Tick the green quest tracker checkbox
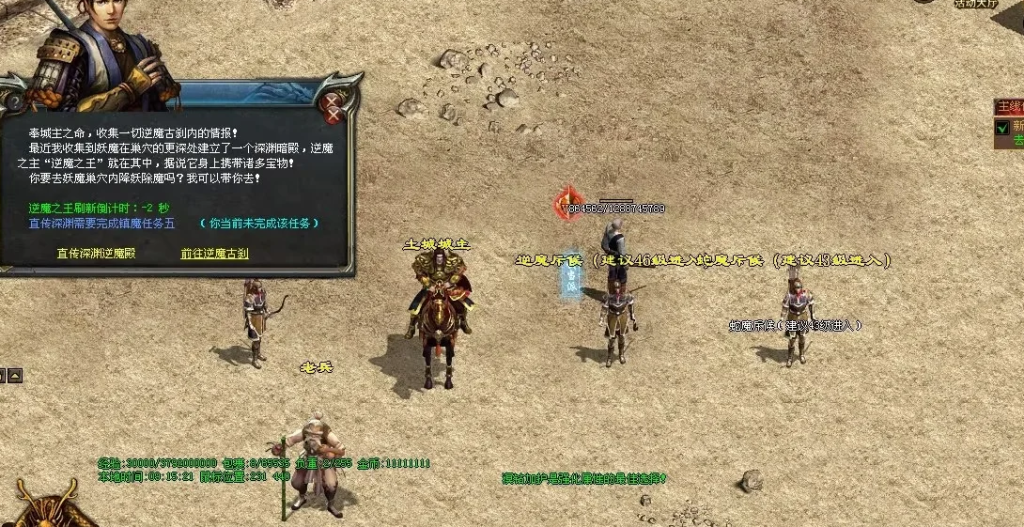 [x=1001, y=127]
